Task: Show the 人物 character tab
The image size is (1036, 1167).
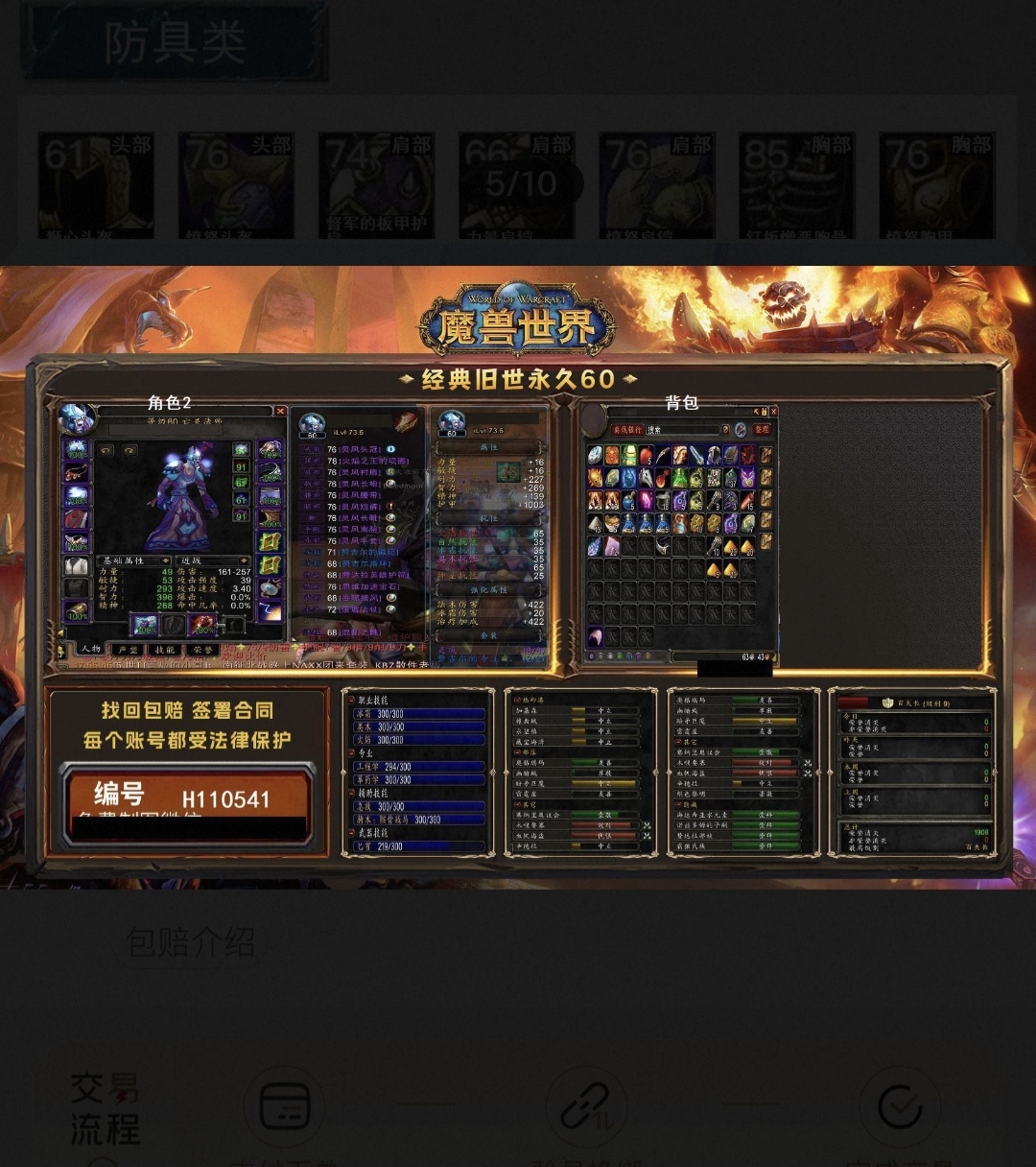Action: (x=91, y=650)
